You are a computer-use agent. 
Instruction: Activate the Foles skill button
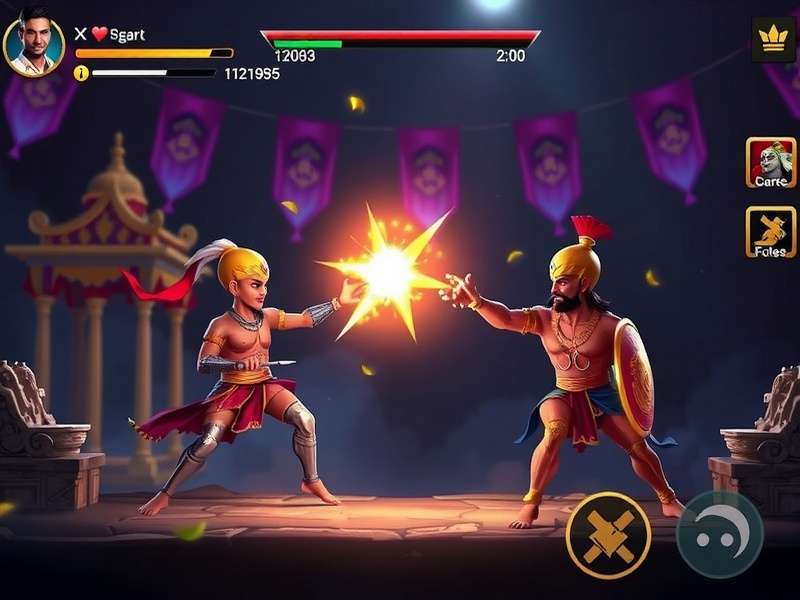(x=771, y=231)
